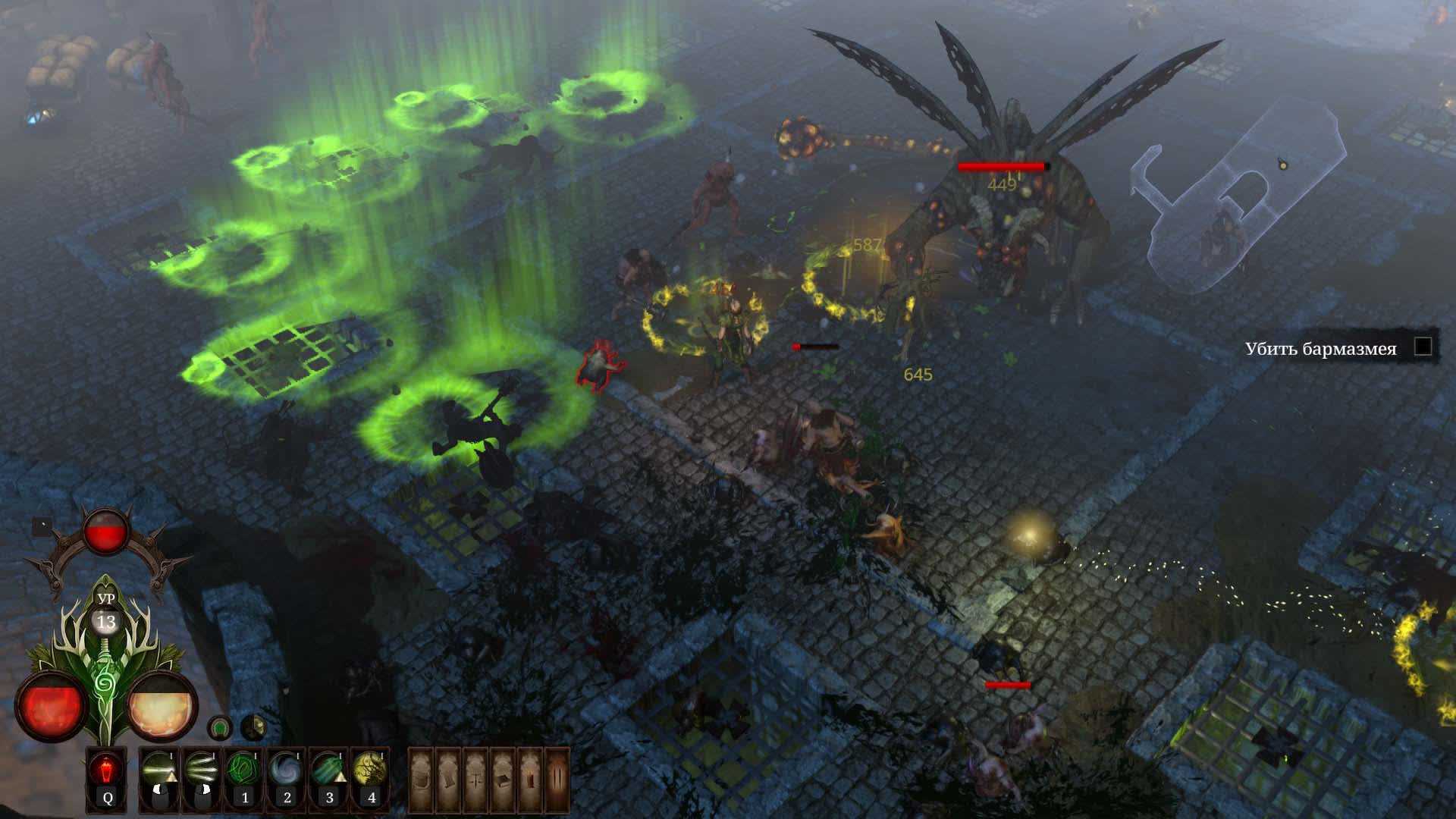
Task: Click the menu button with vertical bars
Action: [557, 779]
